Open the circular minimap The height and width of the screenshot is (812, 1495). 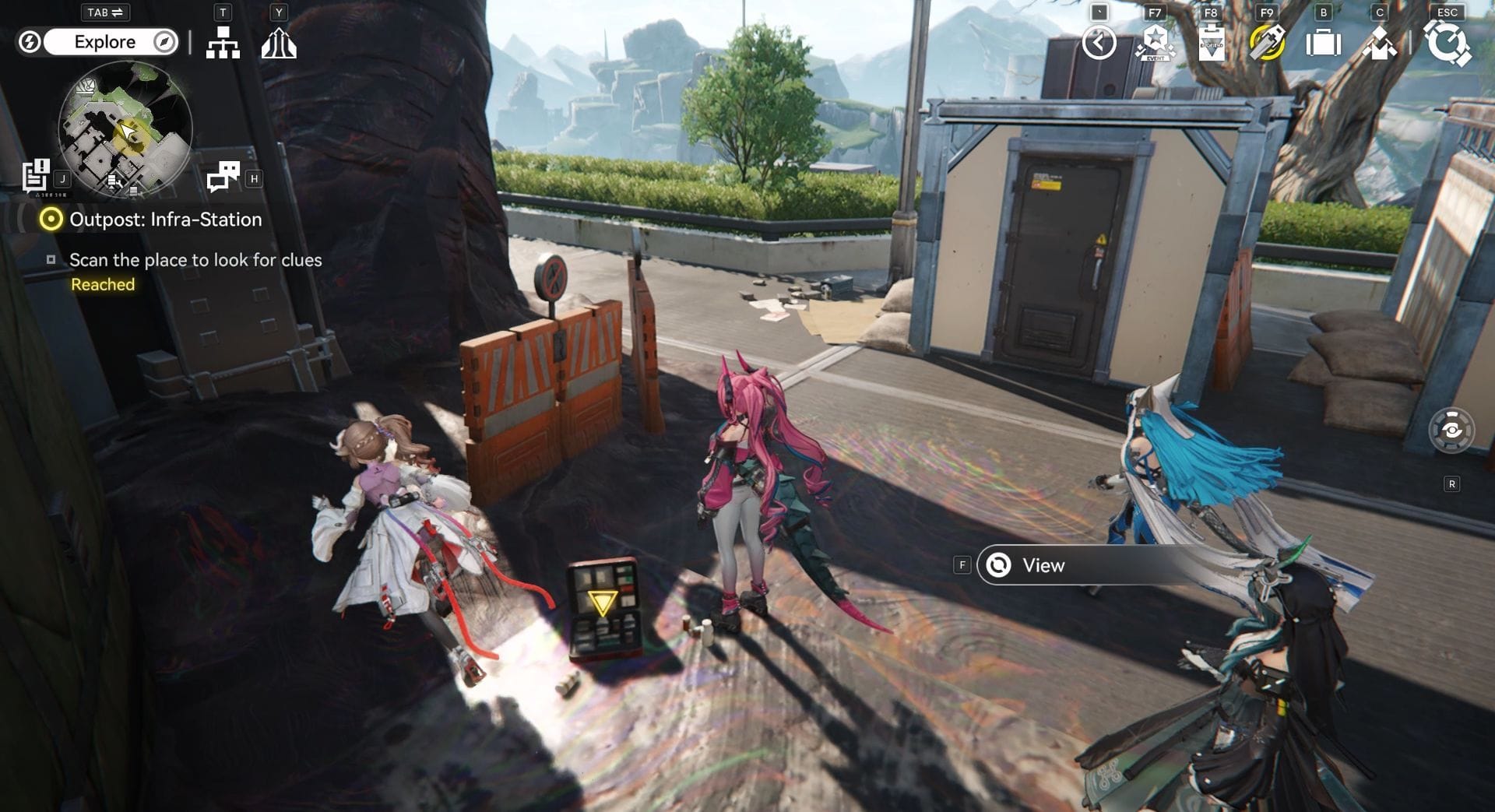125,130
